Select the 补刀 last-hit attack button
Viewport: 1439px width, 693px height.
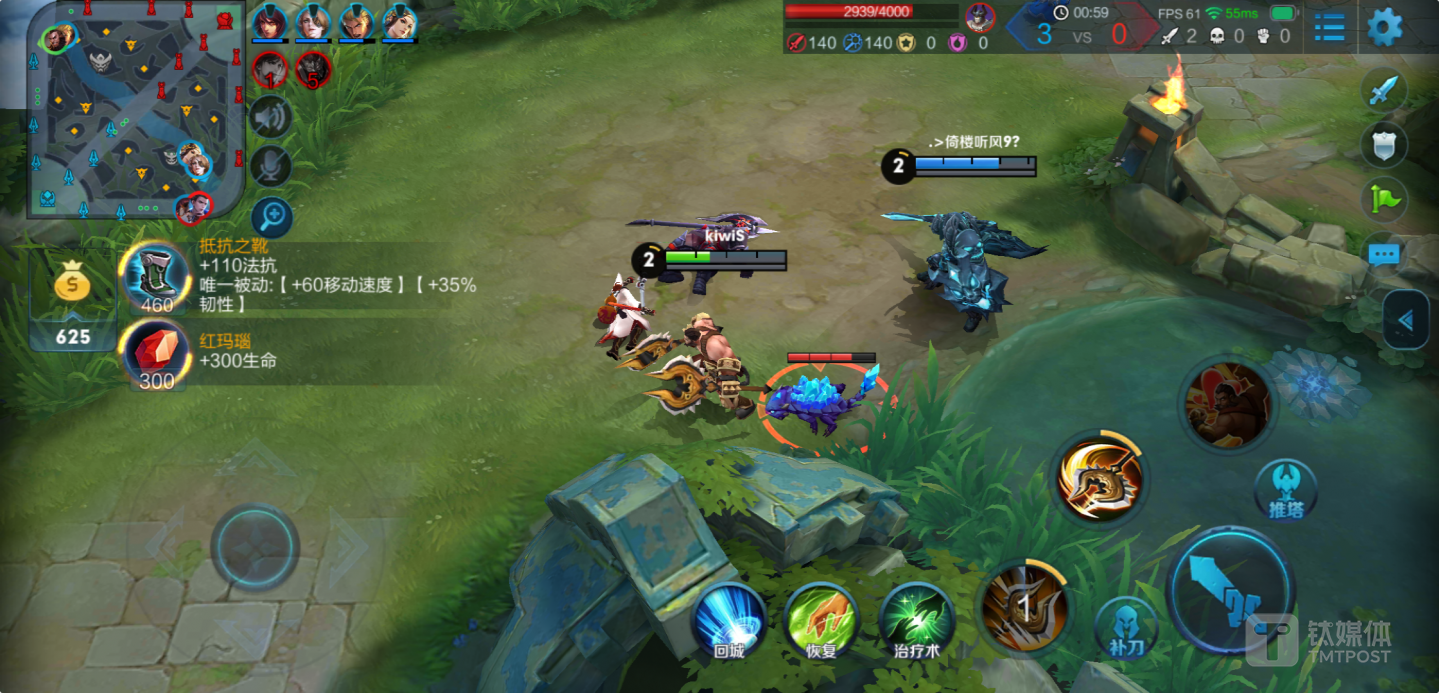coord(1127,628)
